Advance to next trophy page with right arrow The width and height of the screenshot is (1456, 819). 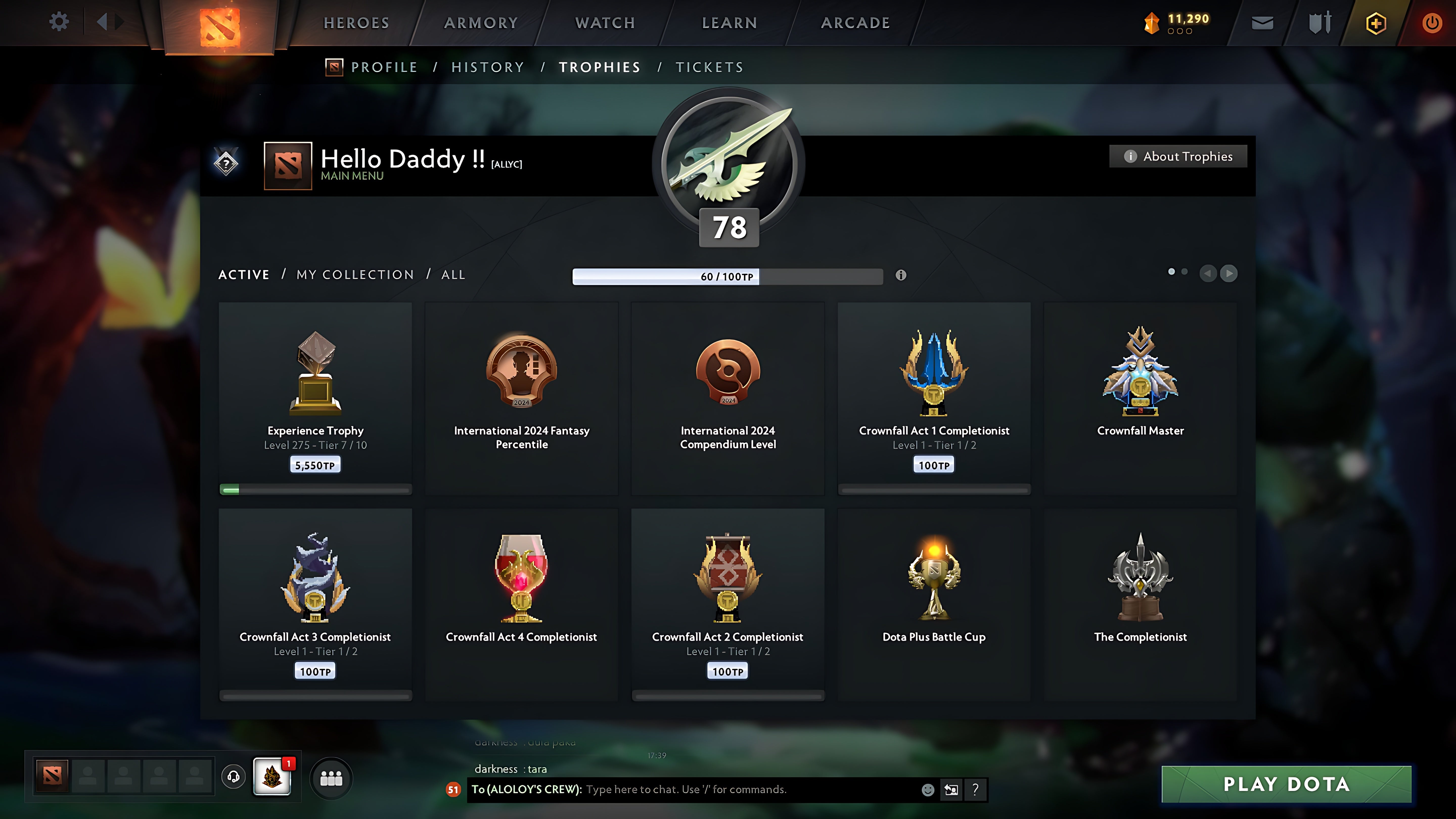pyautogui.click(x=1228, y=274)
